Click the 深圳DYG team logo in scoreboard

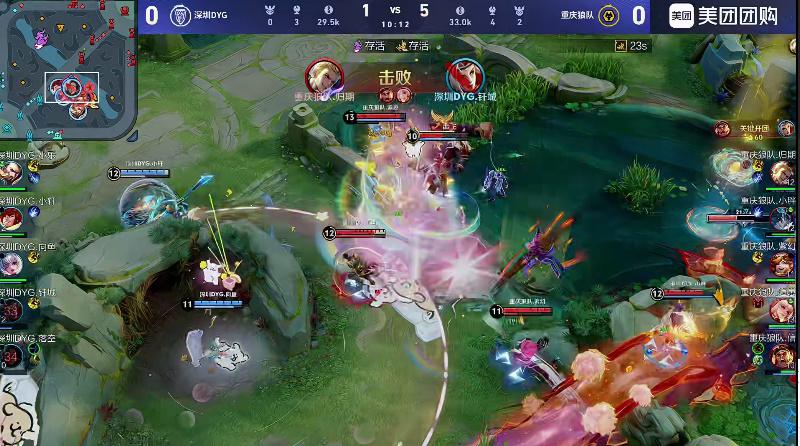181,15
